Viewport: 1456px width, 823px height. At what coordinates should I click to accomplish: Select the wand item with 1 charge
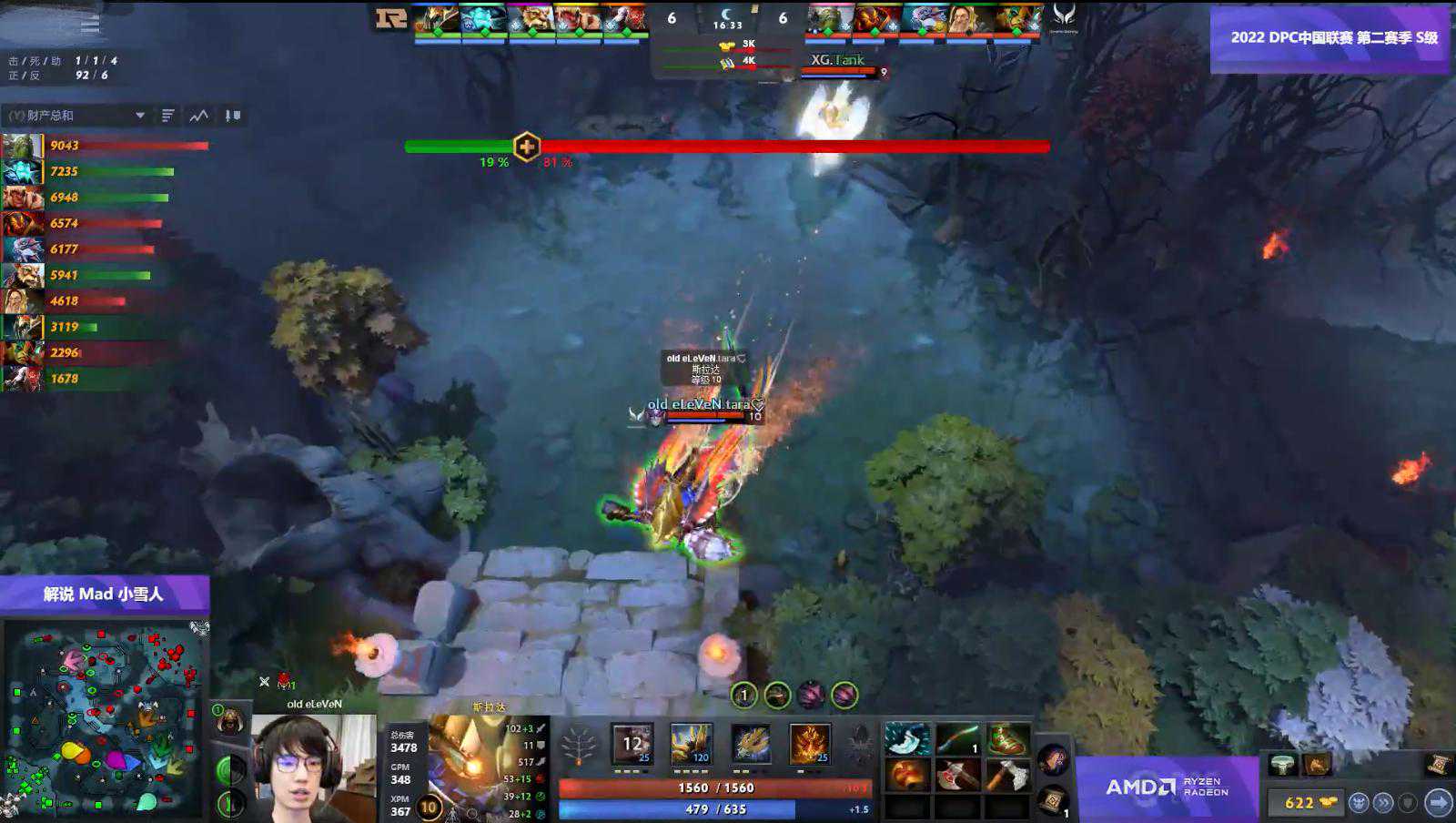tap(957, 740)
